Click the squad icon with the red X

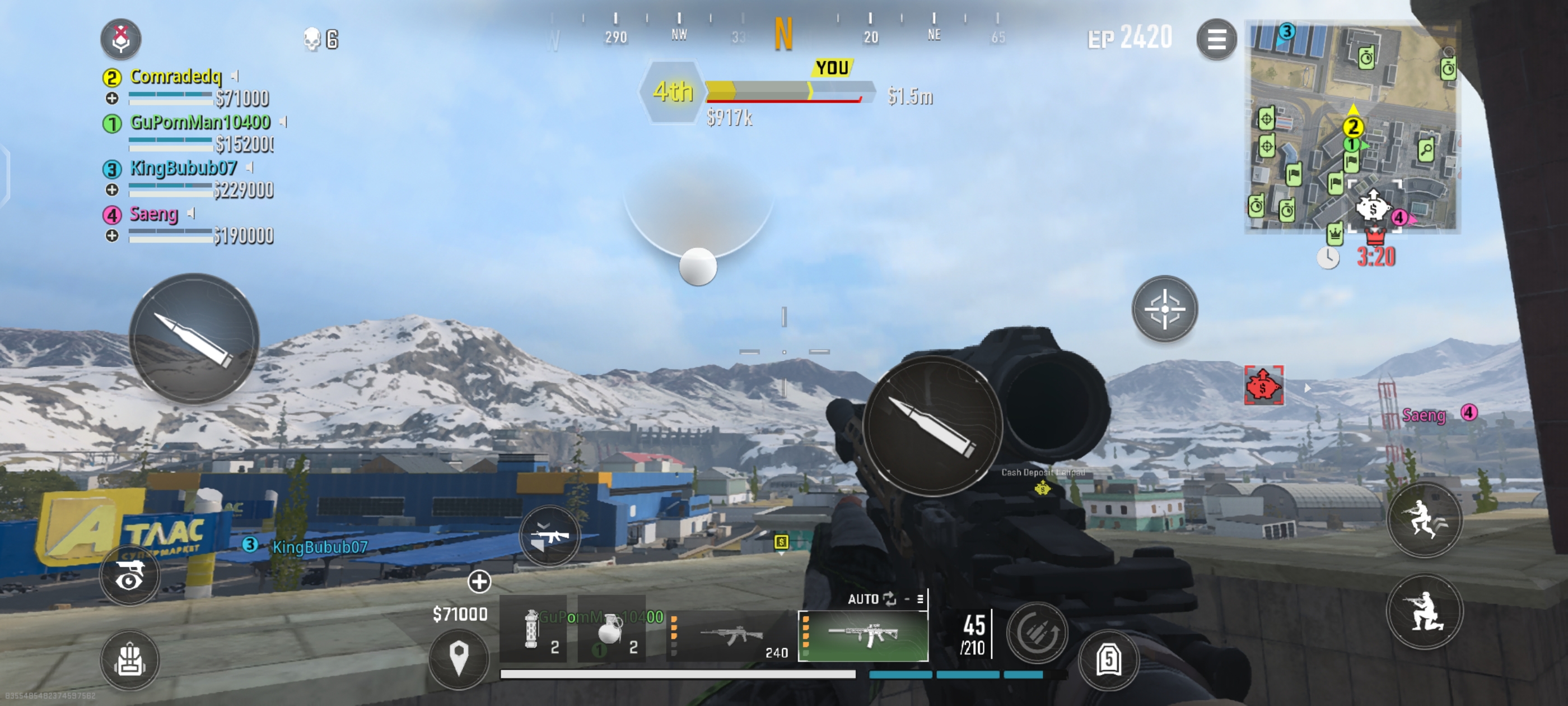click(x=121, y=38)
